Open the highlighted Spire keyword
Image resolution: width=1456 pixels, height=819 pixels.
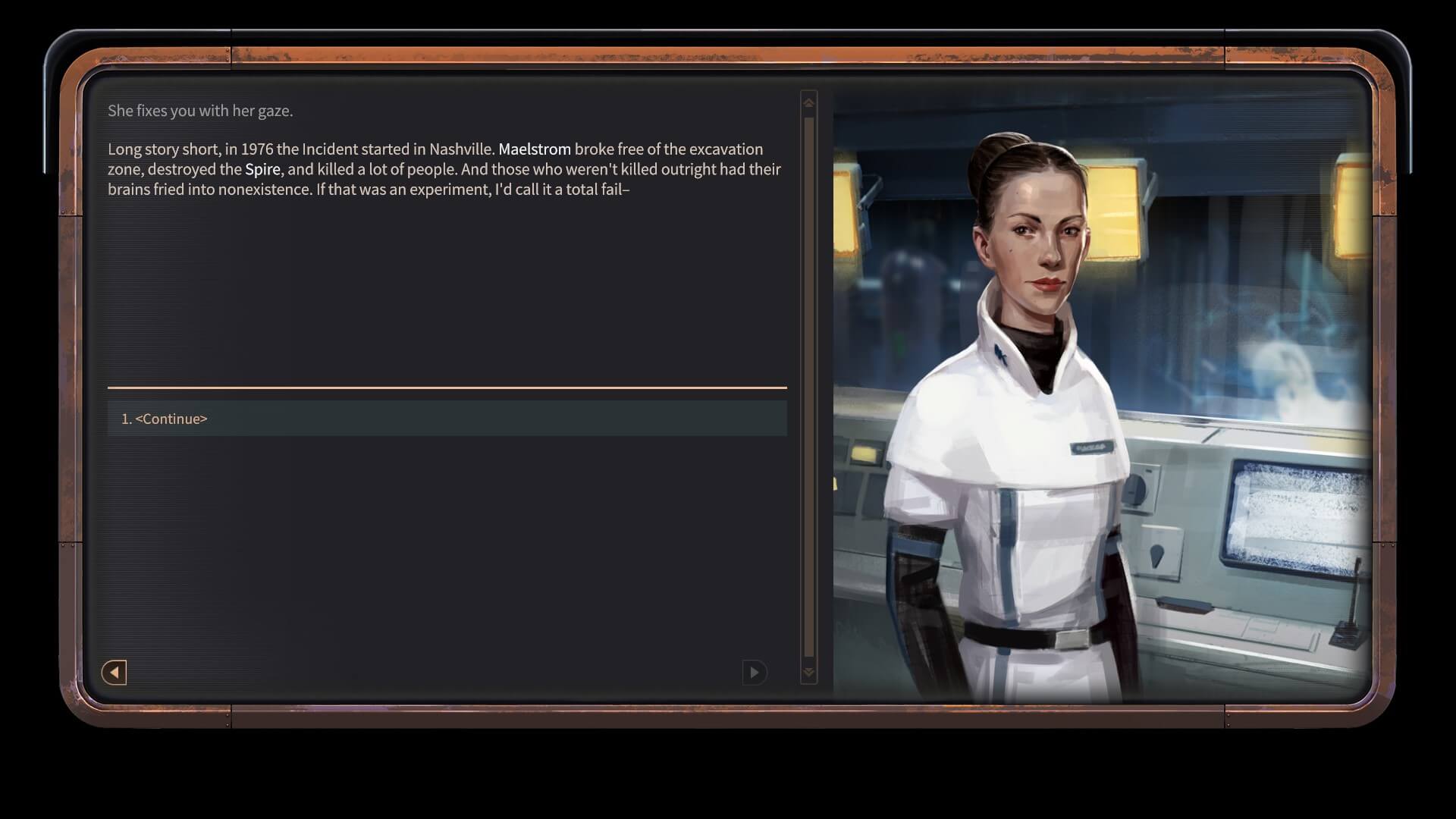[x=262, y=169]
